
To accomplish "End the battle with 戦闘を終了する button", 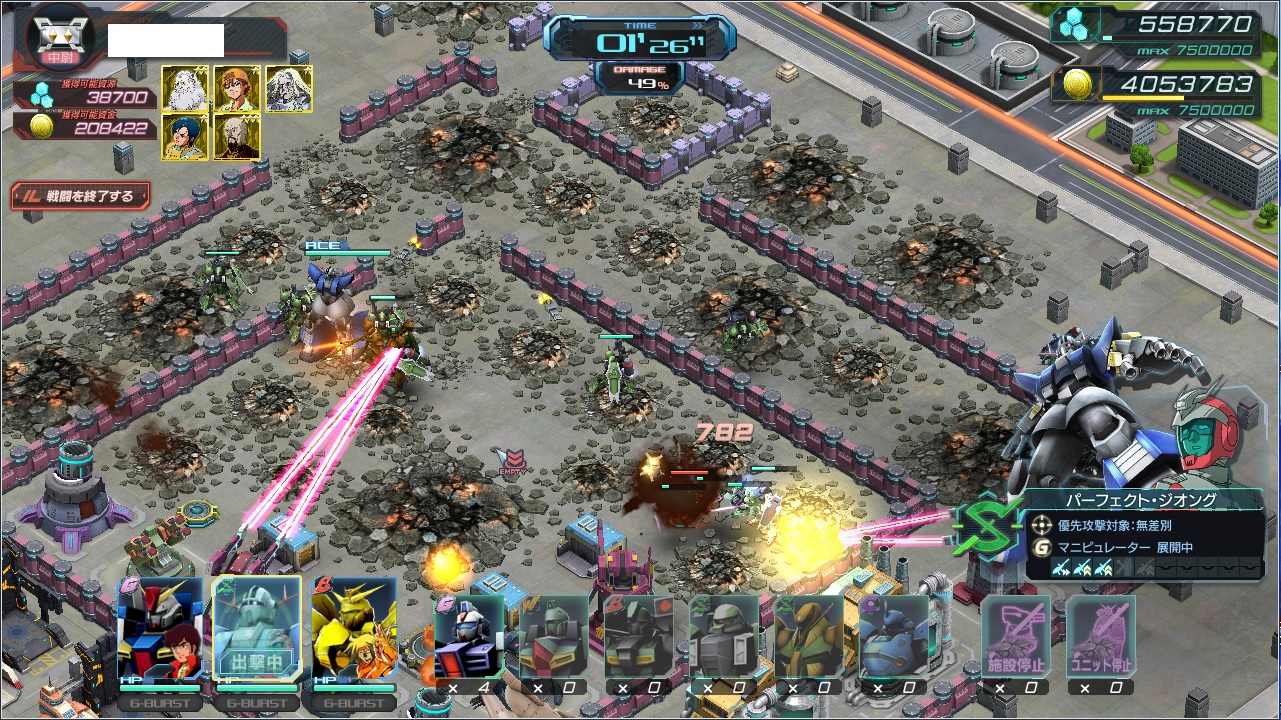I will pos(80,196).
